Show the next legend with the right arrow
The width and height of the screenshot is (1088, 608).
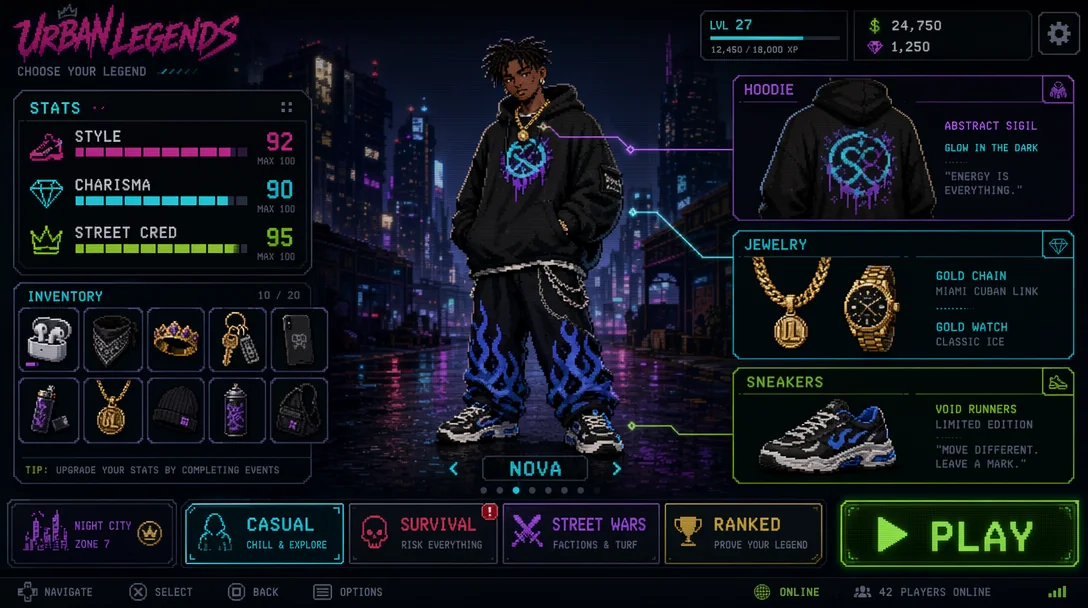coord(616,468)
